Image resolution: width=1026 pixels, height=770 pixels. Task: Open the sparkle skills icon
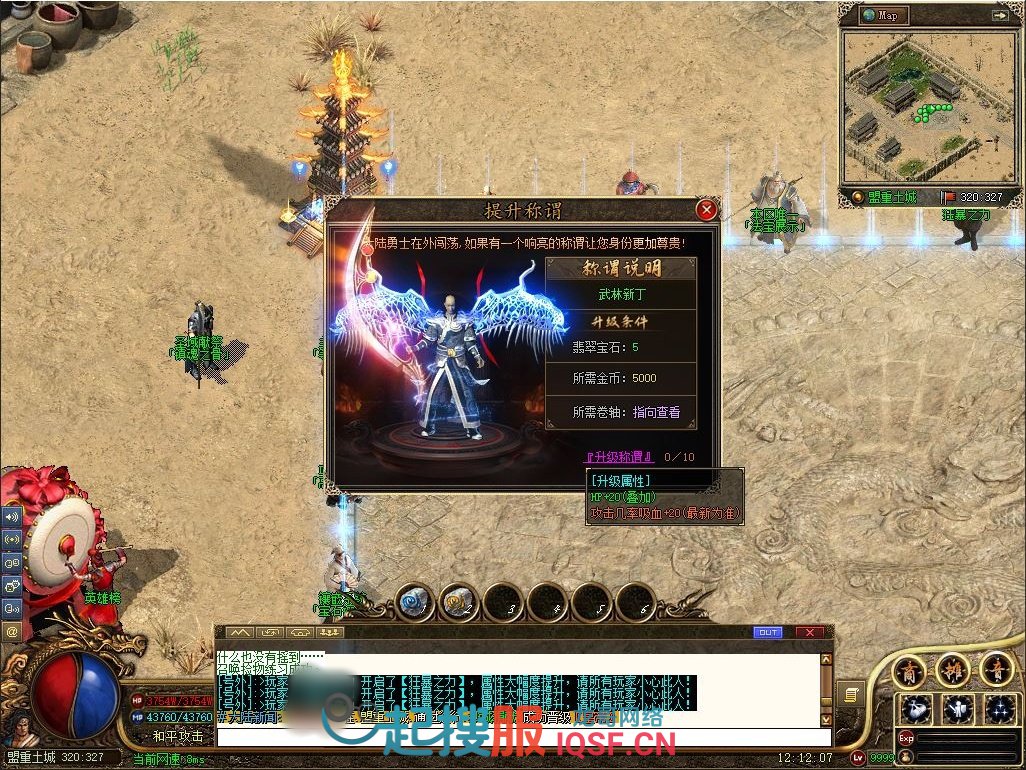(999, 709)
